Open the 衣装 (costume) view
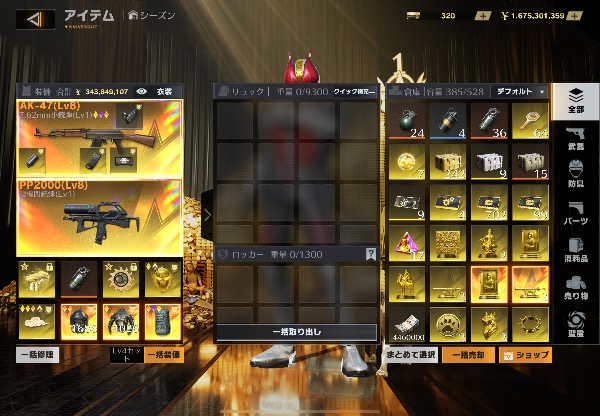Viewport: 600px width, 416px height. pos(164,91)
